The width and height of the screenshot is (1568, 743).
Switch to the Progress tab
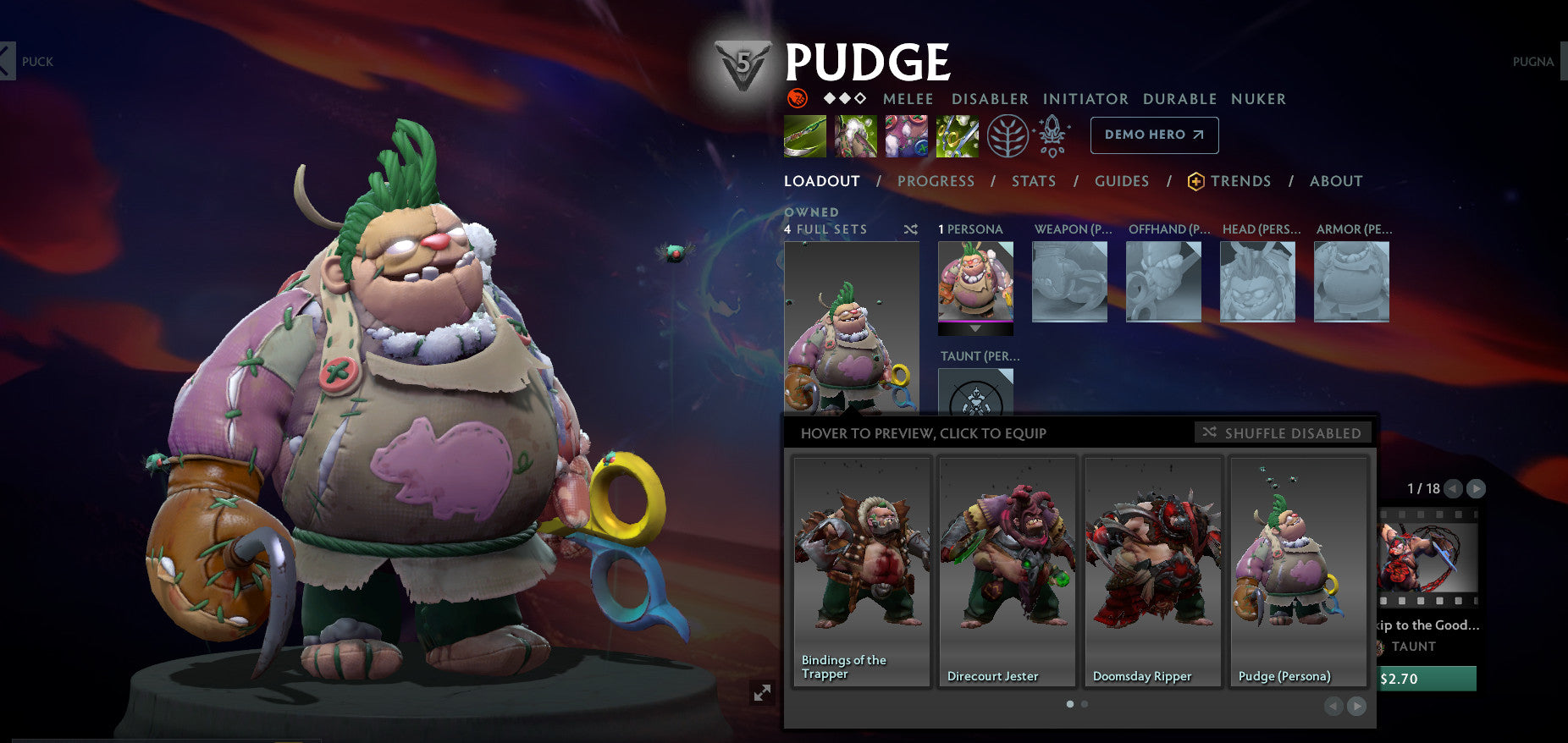tap(936, 180)
